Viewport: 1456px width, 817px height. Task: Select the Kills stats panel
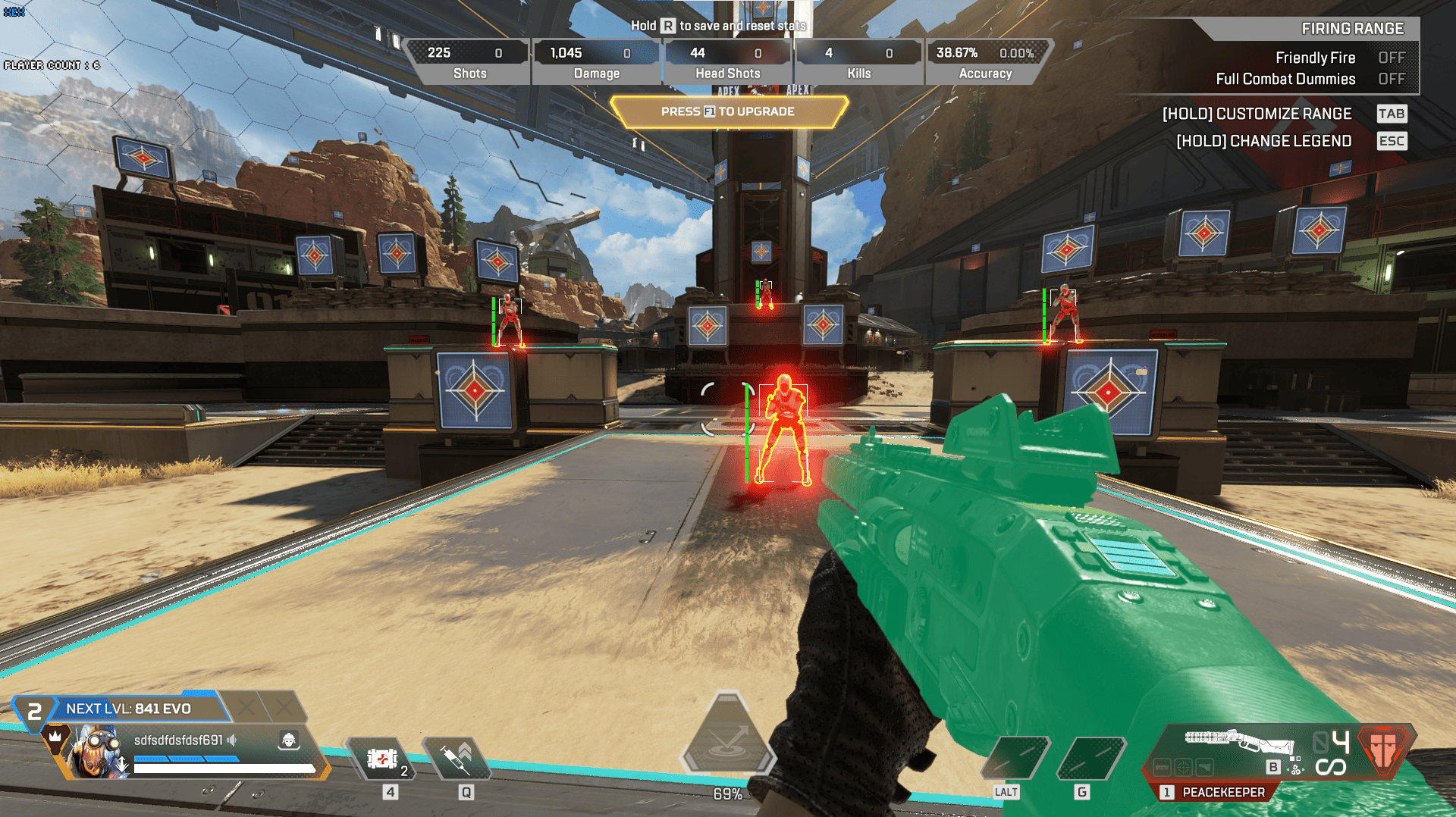point(858,62)
